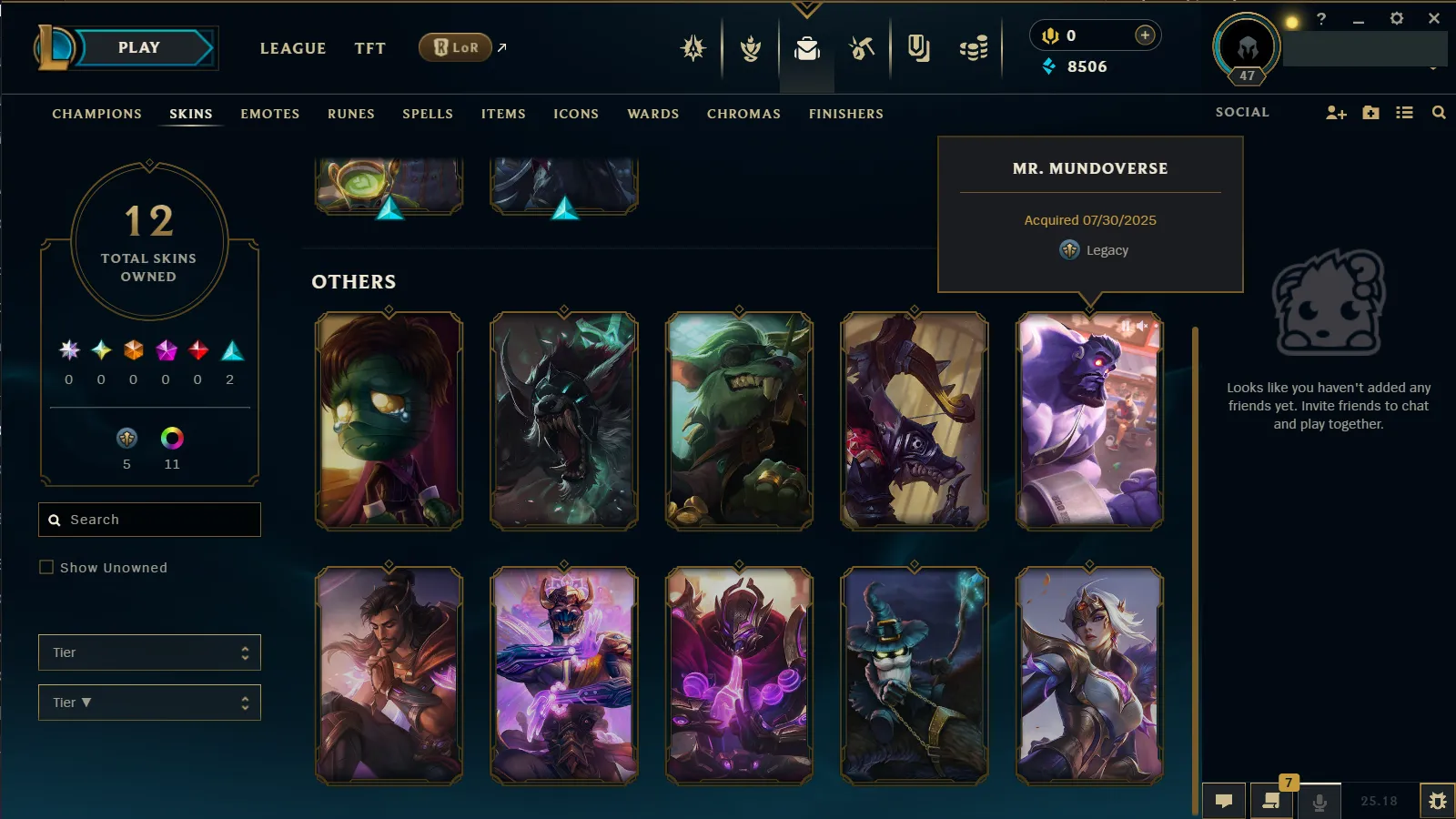Click the PLAY button
The height and width of the screenshot is (819, 1456).
[139, 48]
